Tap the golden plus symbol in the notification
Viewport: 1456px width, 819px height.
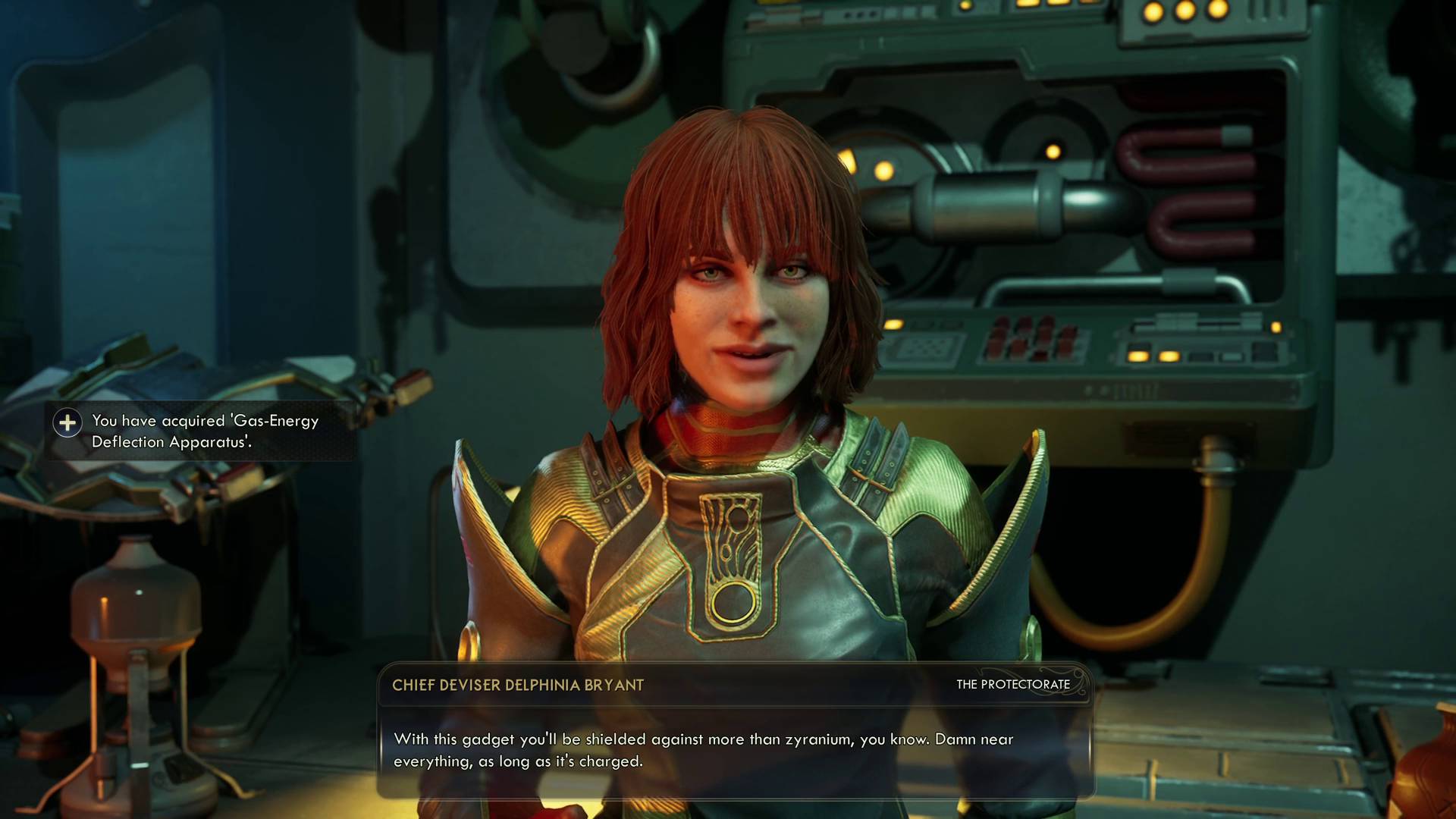pos(68,424)
